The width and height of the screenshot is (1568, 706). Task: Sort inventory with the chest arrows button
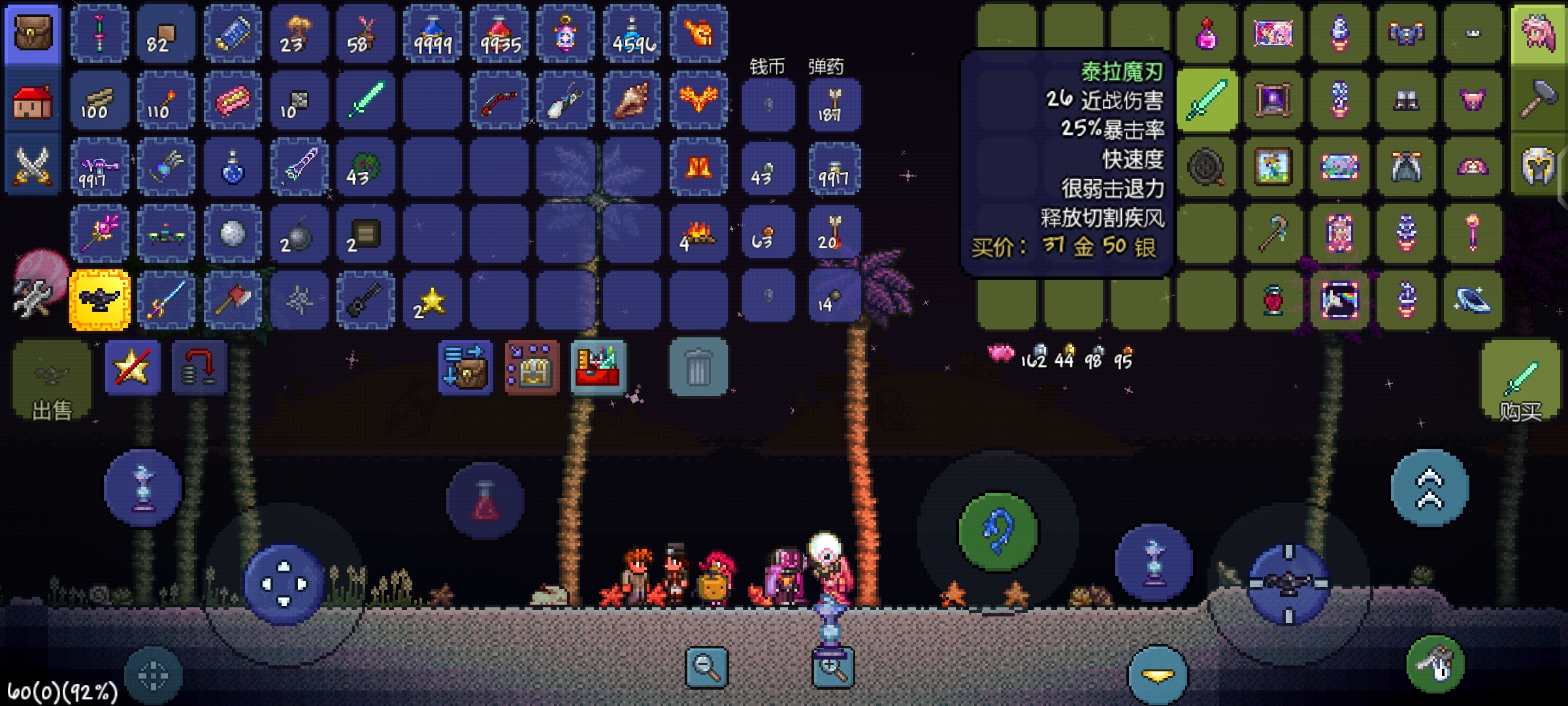465,367
